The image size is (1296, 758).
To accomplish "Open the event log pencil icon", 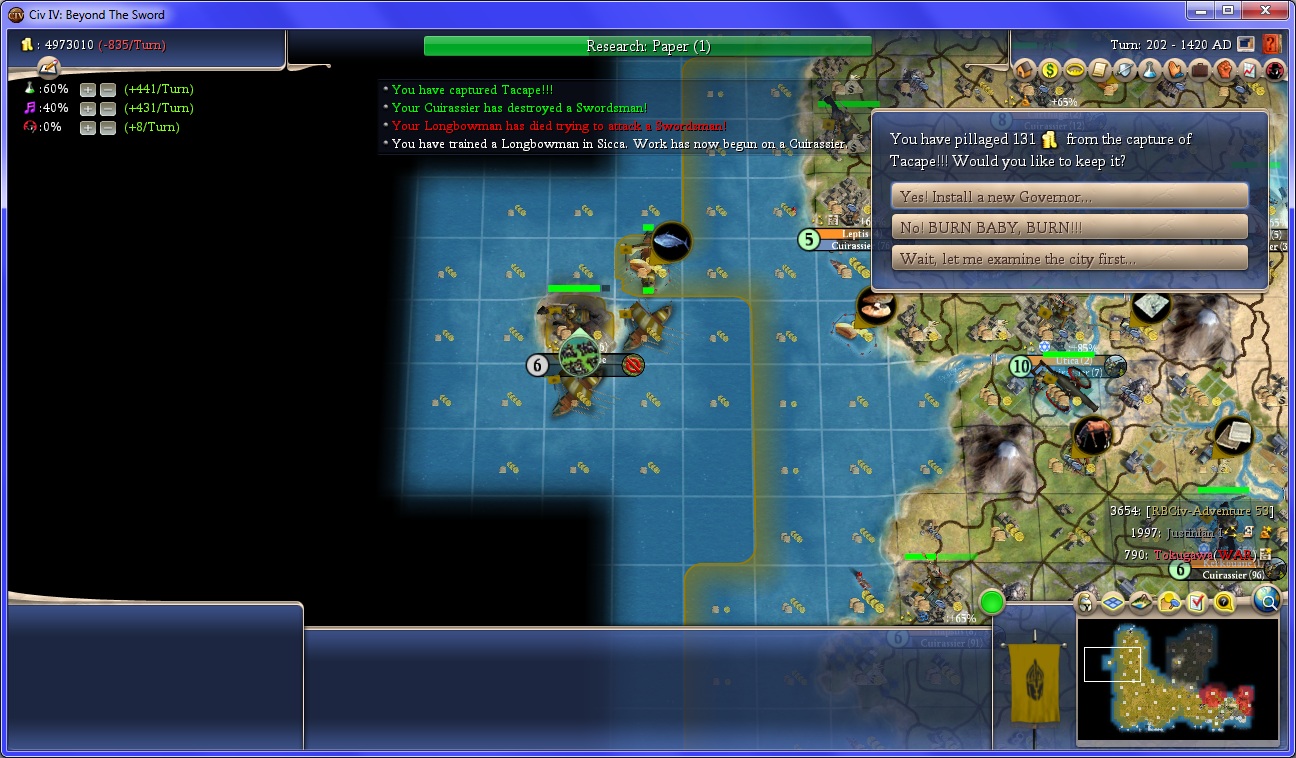I will tap(49, 67).
